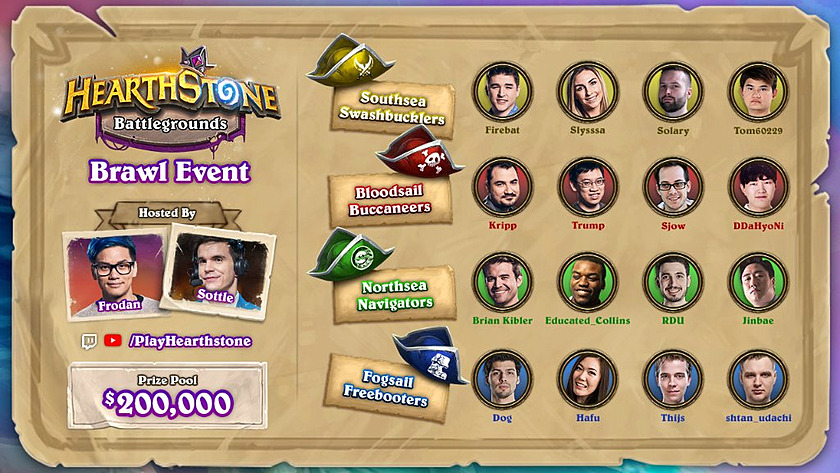The width and height of the screenshot is (840, 473).
Task: Select Dog's player portrait
Action: 502,378
